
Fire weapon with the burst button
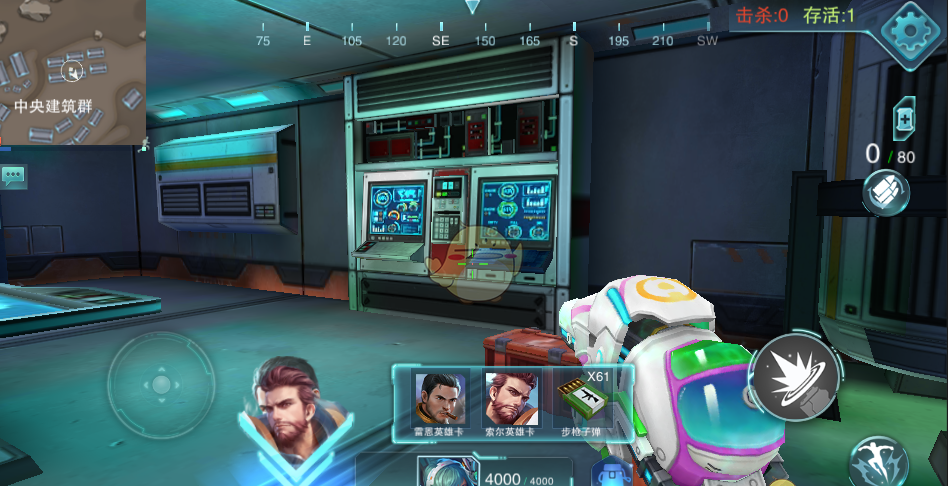tap(795, 378)
